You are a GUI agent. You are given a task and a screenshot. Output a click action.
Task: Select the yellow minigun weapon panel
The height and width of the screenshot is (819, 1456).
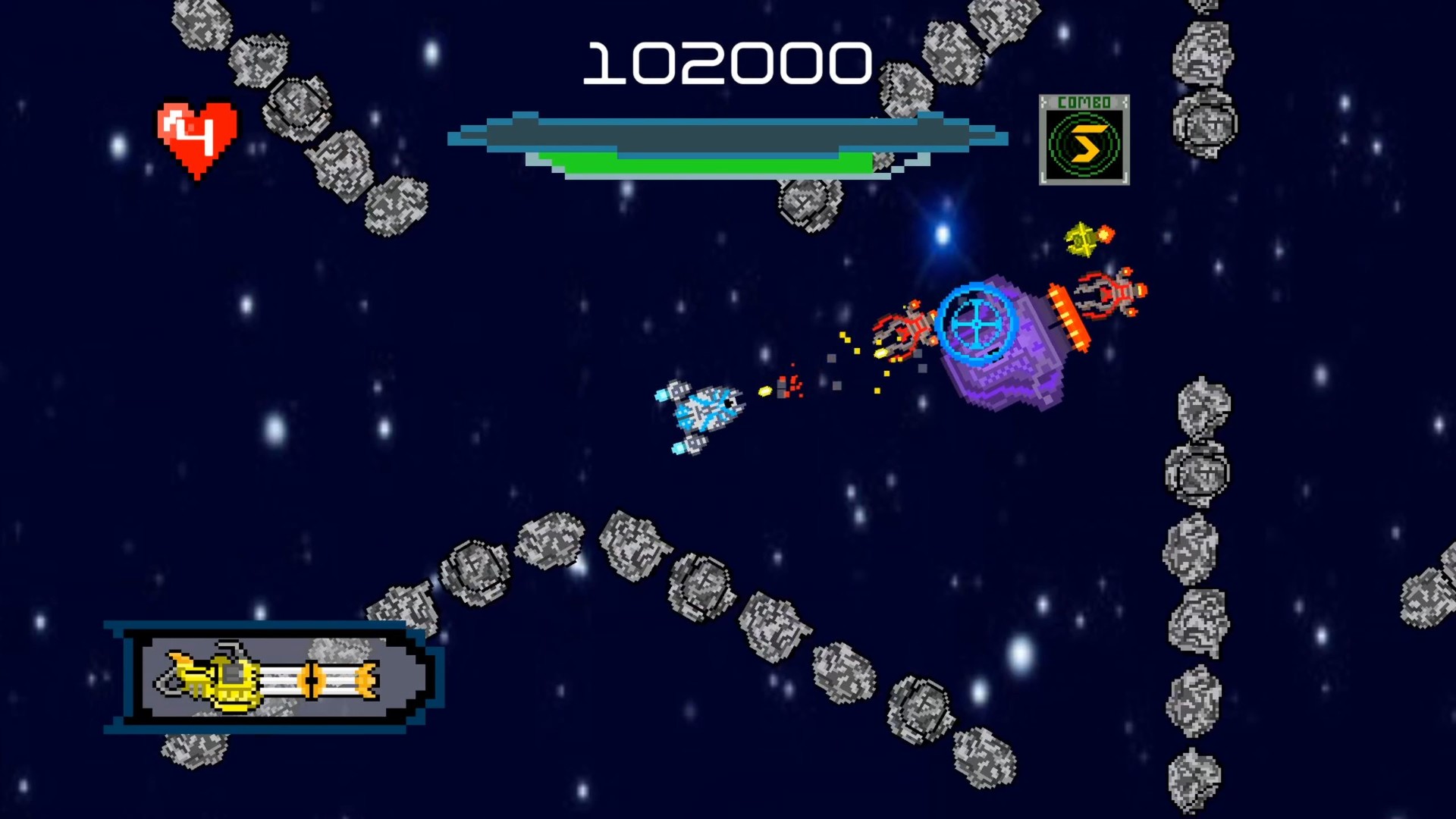pos(273,677)
